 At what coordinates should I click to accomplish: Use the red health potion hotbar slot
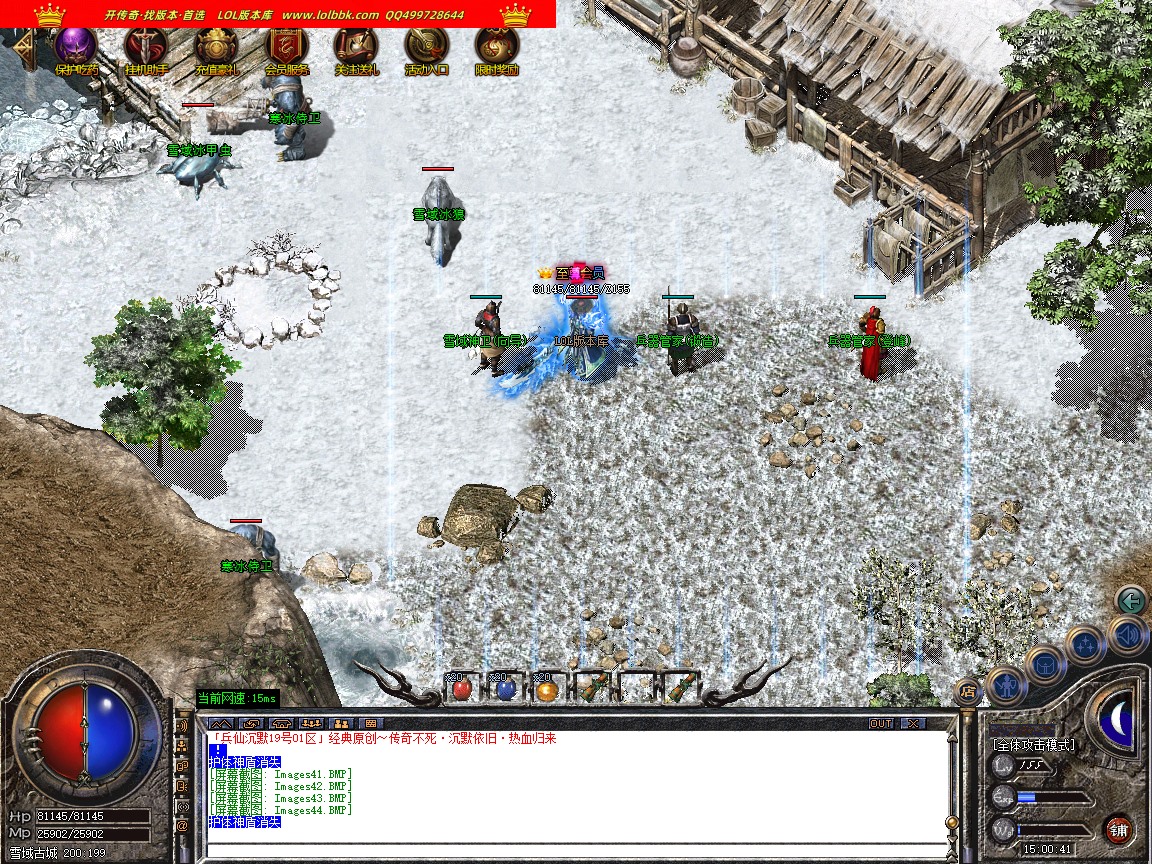click(461, 688)
